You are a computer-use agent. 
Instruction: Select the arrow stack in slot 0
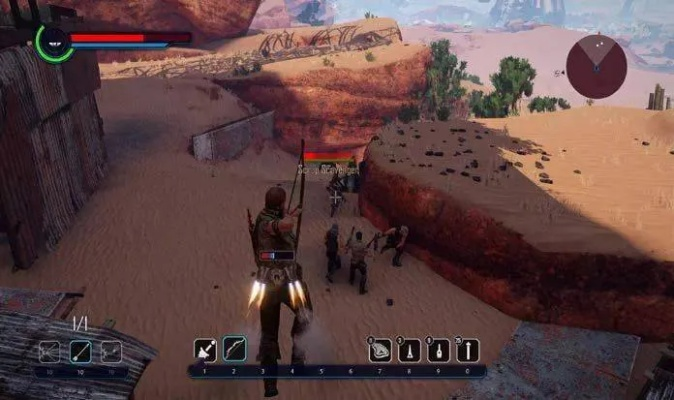(x=467, y=351)
